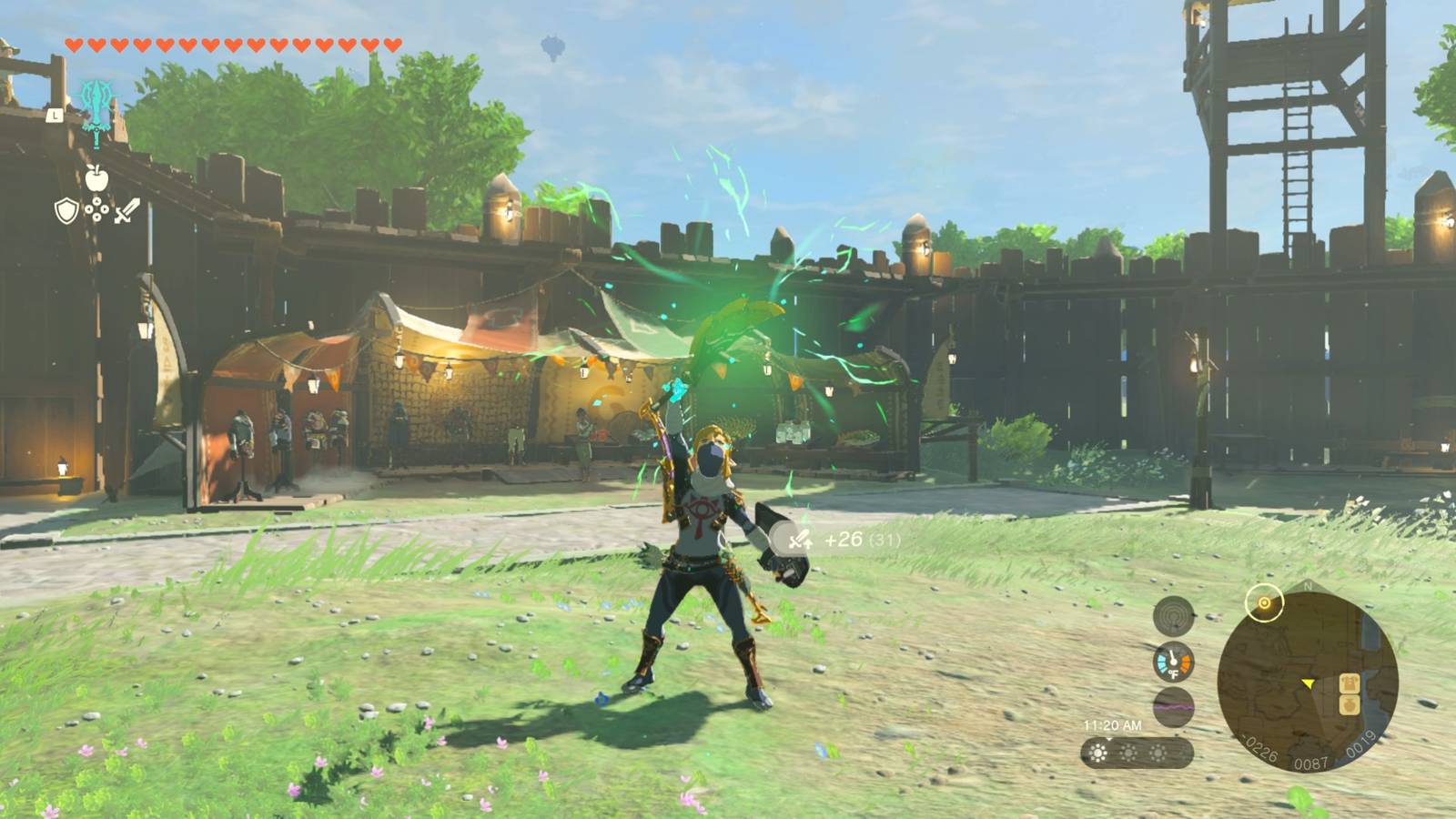Click the glowing shrine marker on minimap

[x=1264, y=603]
